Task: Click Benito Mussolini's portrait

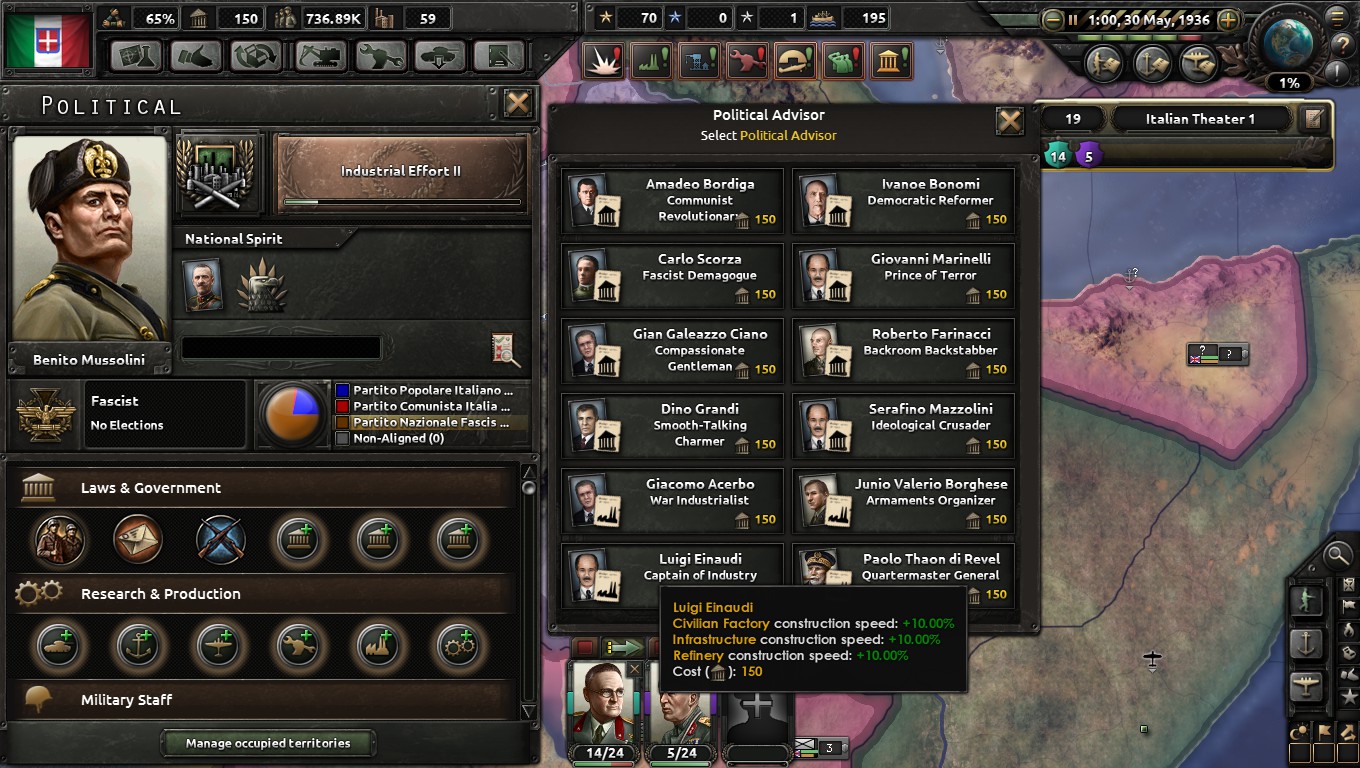Action: 90,240
